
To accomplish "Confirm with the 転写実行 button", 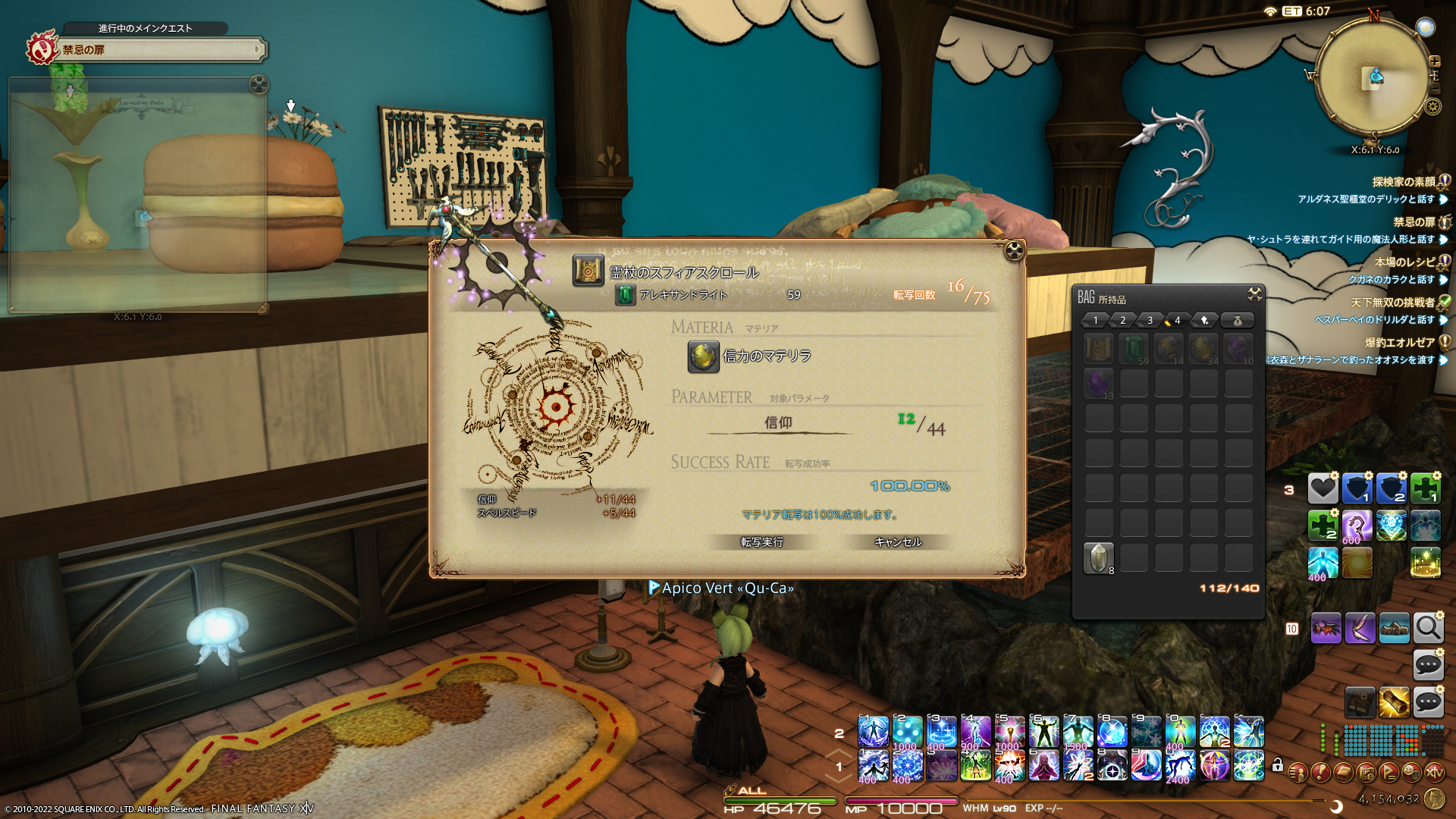I will [761, 541].
